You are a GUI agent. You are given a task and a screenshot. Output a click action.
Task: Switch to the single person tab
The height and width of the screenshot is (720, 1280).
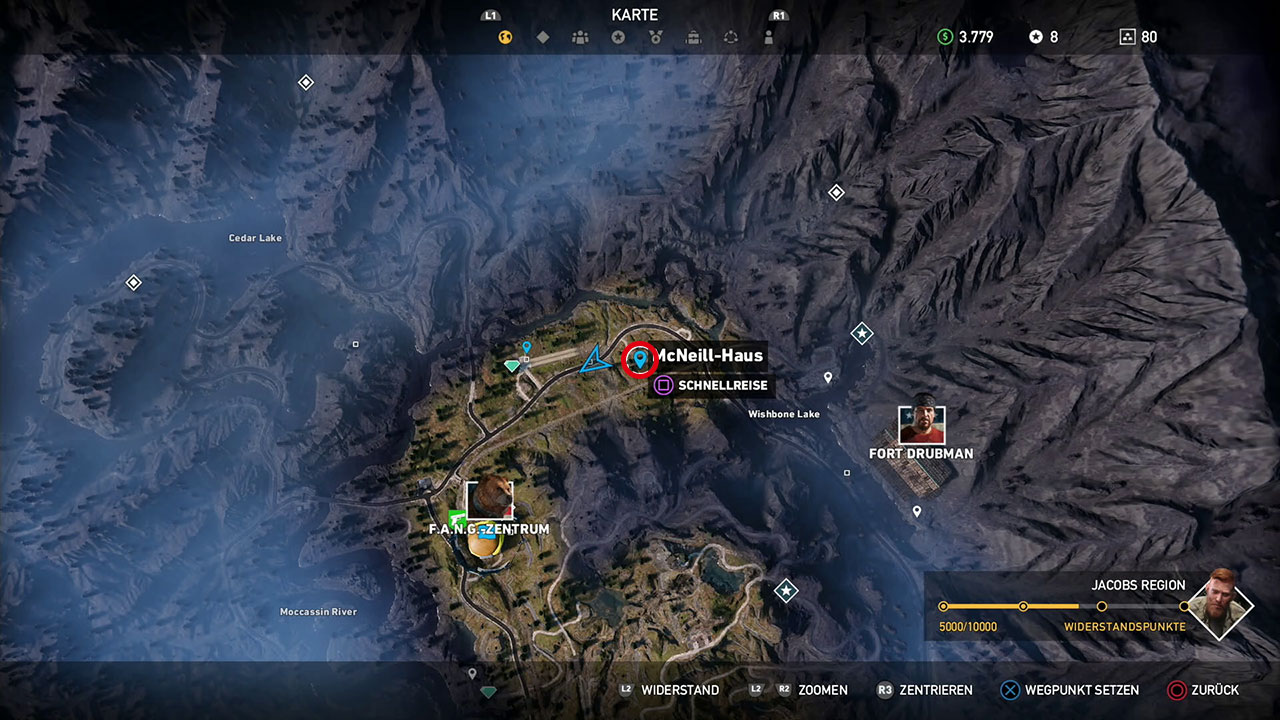768,38
